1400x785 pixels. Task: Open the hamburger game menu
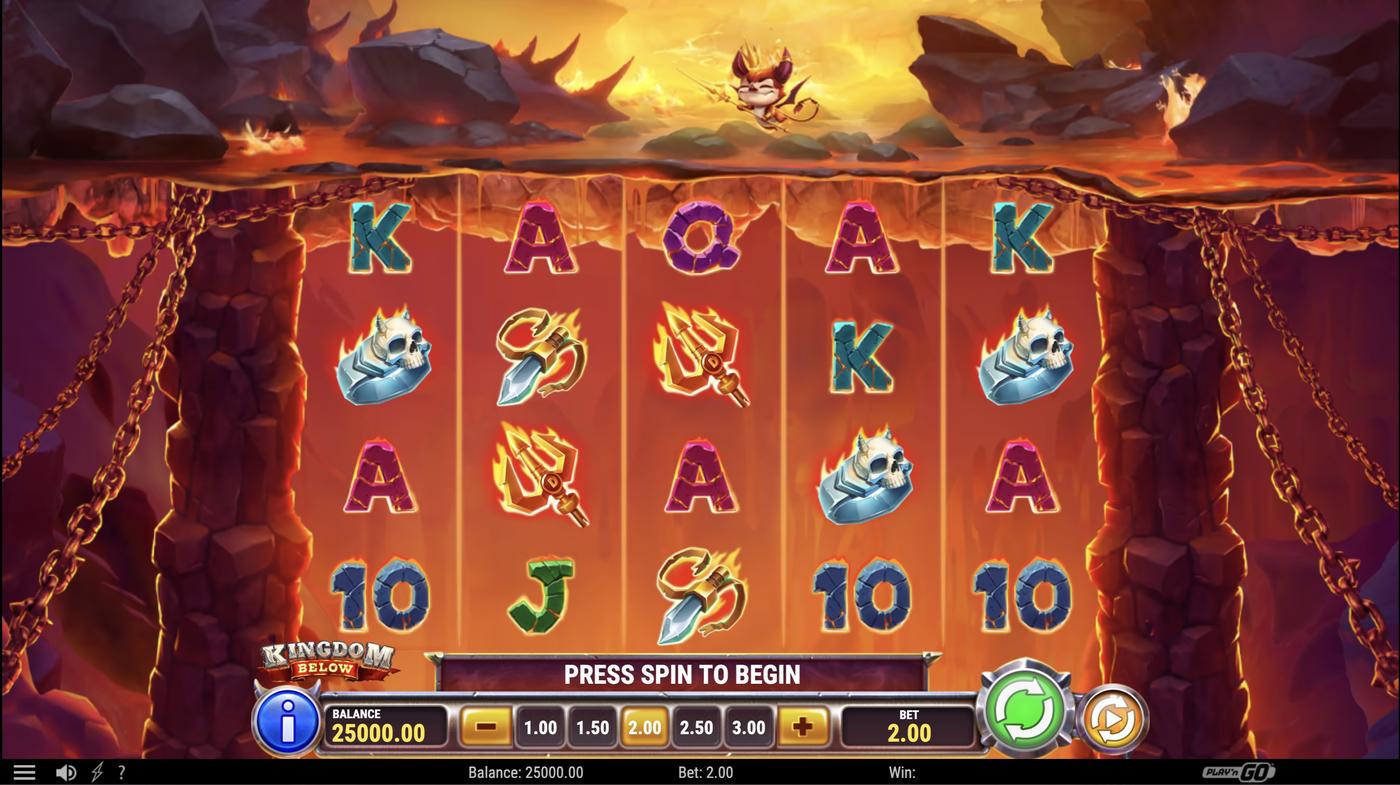22,770
